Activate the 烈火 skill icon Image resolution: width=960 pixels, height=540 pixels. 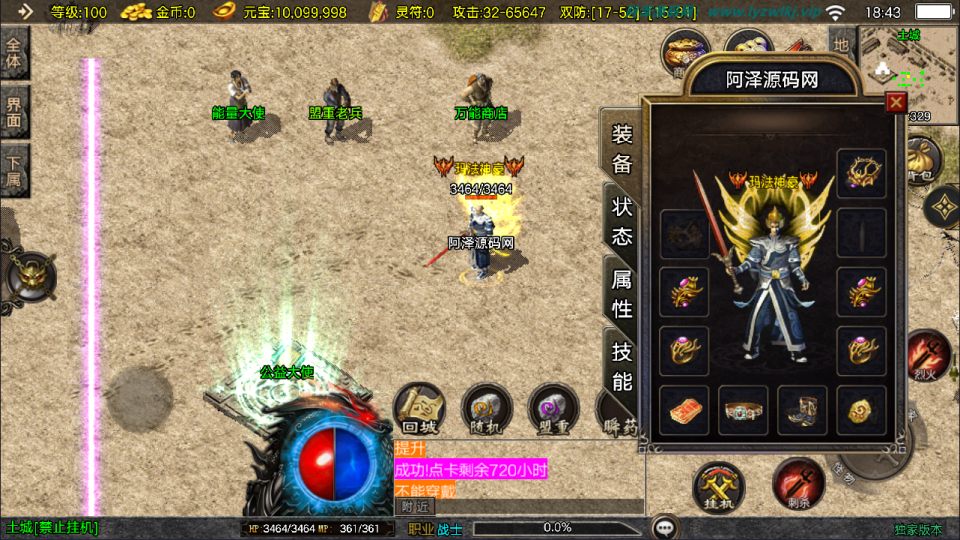click(x=928, y=355)
